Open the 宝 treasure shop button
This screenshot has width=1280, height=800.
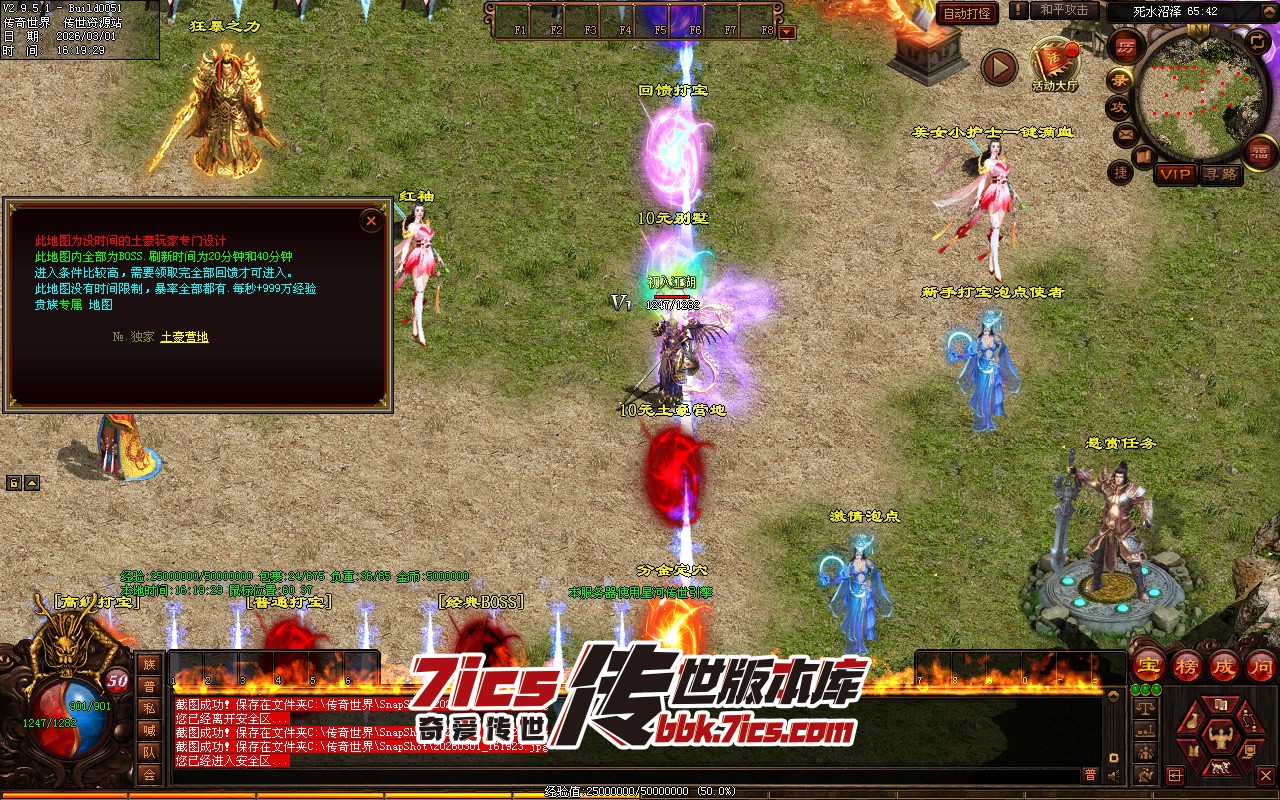[x=1149, y=666]
